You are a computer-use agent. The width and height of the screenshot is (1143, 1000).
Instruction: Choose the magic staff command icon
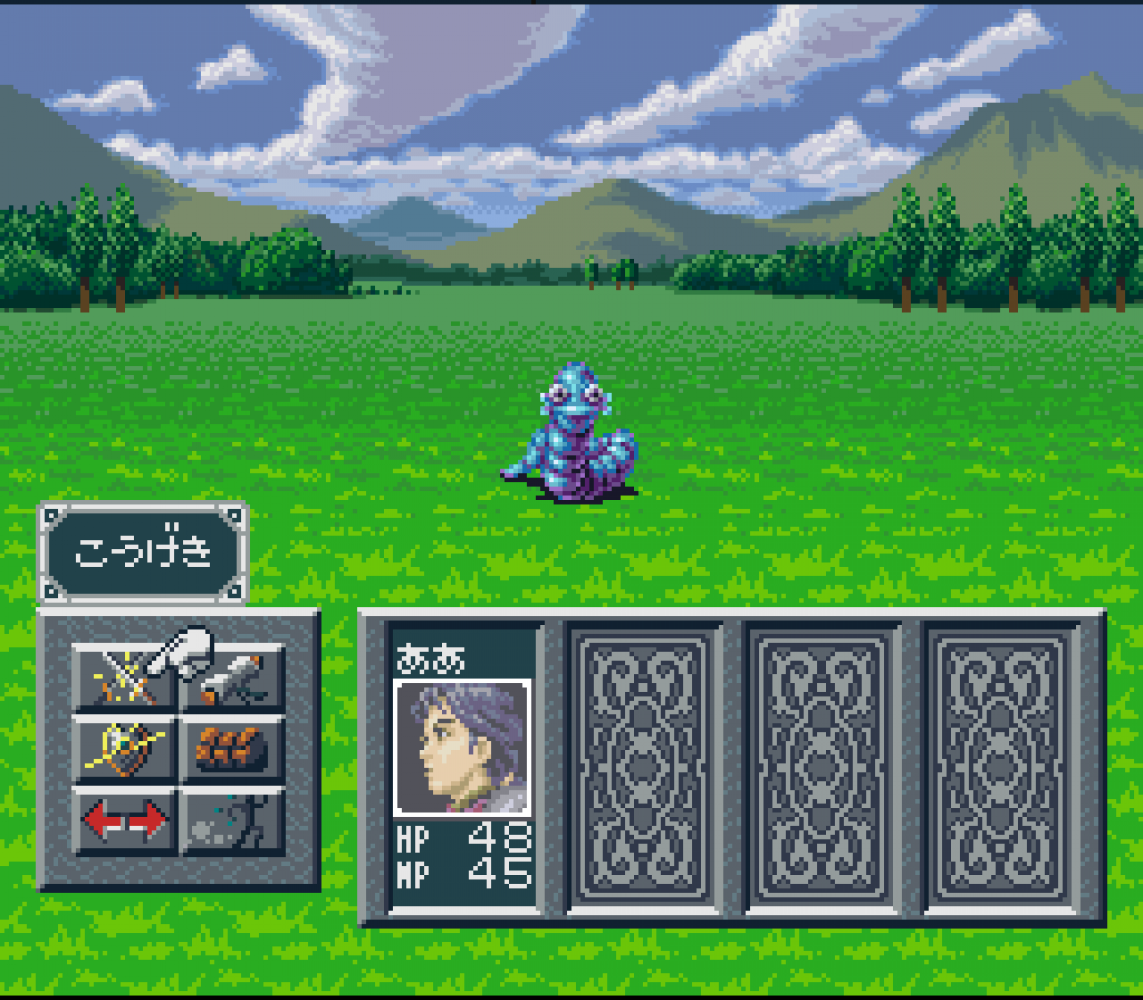233,677
